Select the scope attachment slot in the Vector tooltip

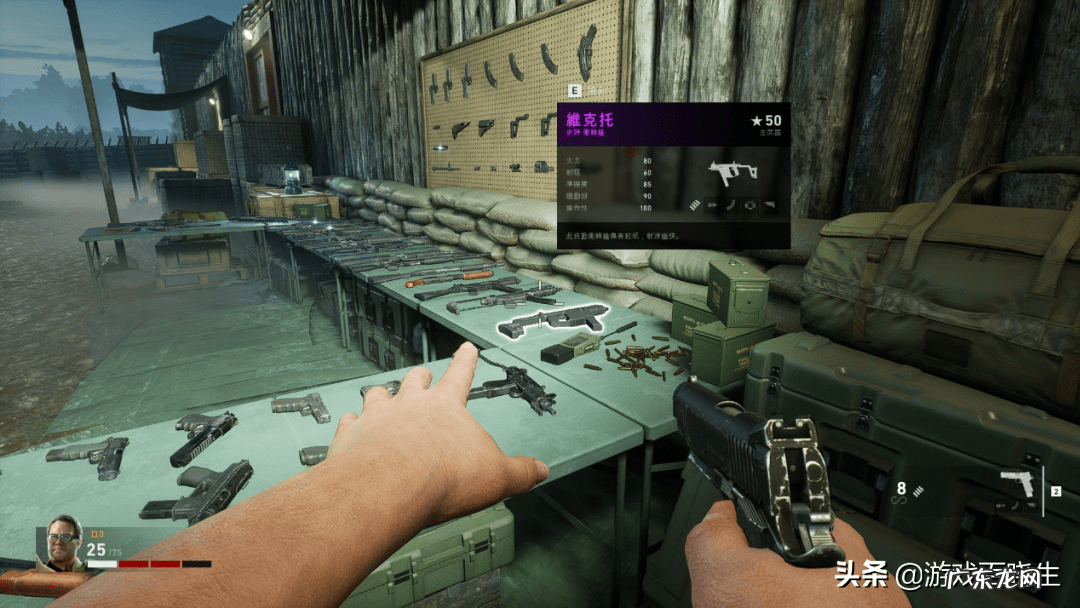pos(750,206)
